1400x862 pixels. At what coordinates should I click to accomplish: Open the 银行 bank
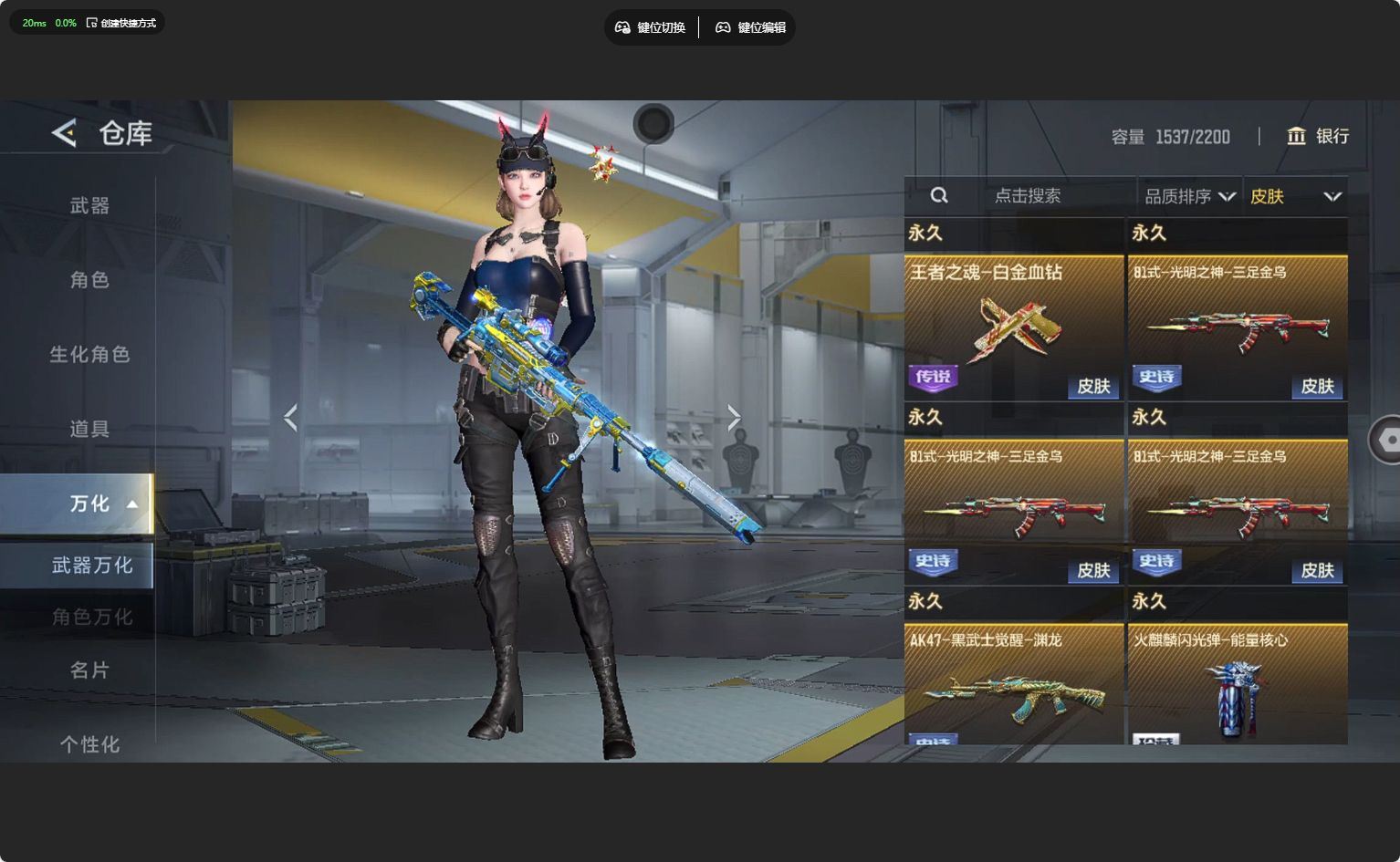(x=1318, y=136)
